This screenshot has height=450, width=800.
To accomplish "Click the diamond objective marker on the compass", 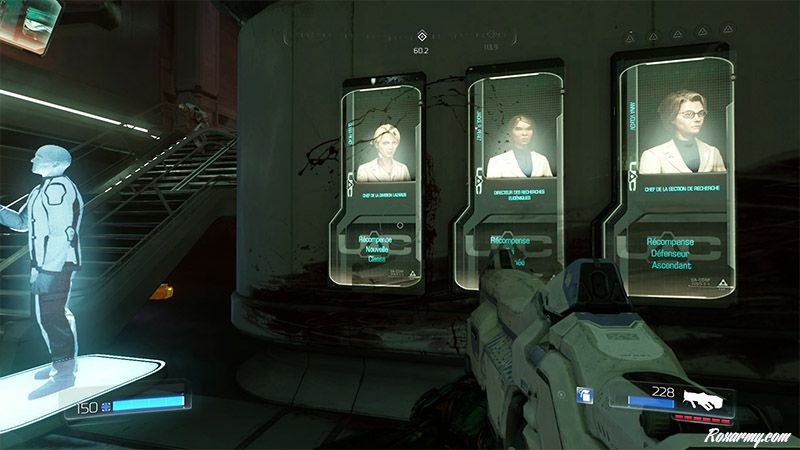I will 421,35.
